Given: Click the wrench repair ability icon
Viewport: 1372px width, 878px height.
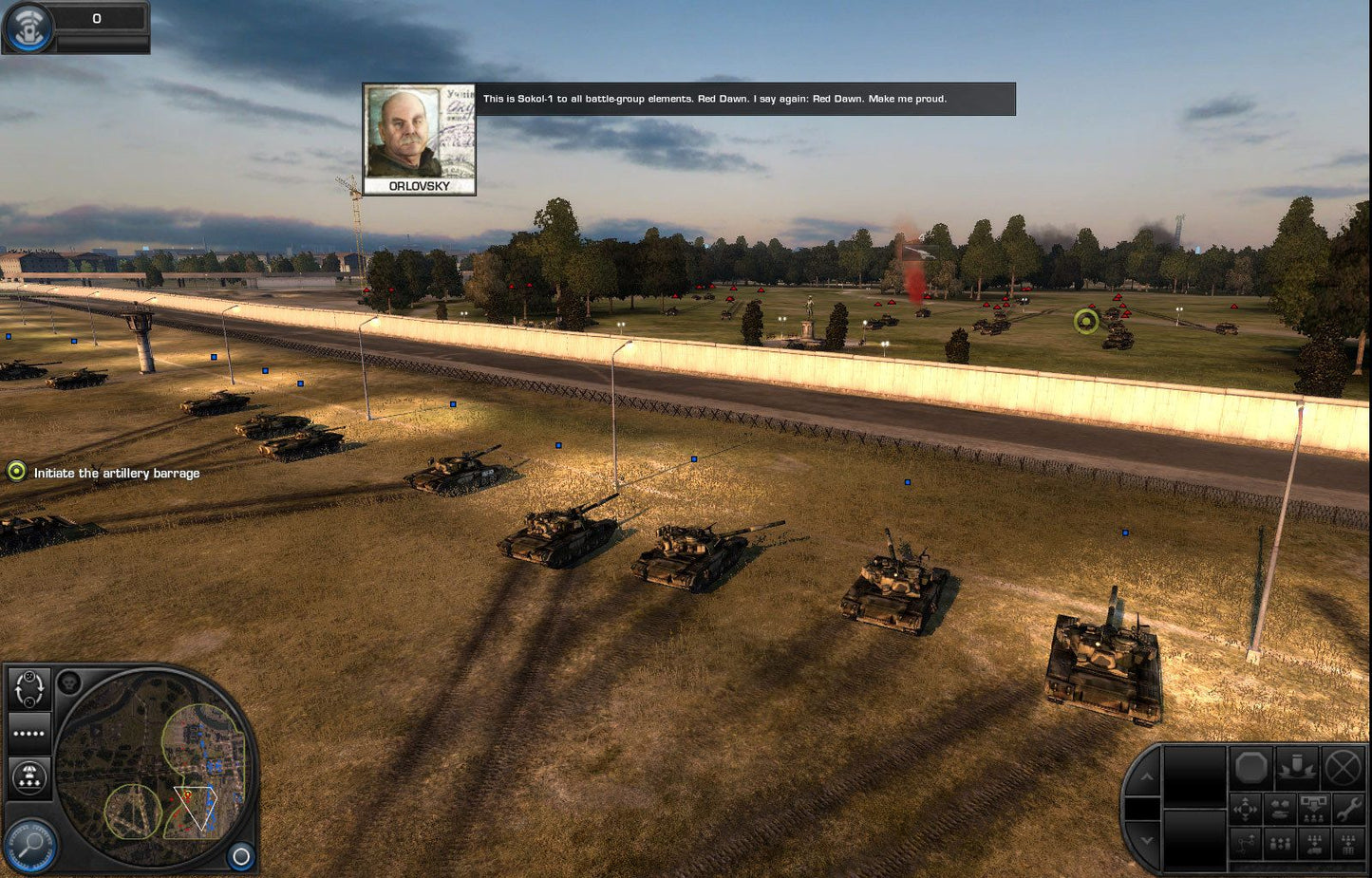Looking at the screenshot, I should click(x=1347, y=808).
